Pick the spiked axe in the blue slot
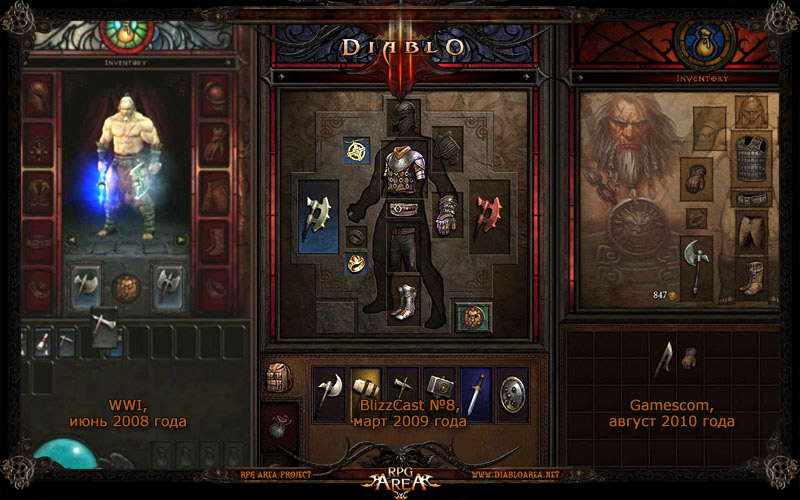 pos(320,214)
